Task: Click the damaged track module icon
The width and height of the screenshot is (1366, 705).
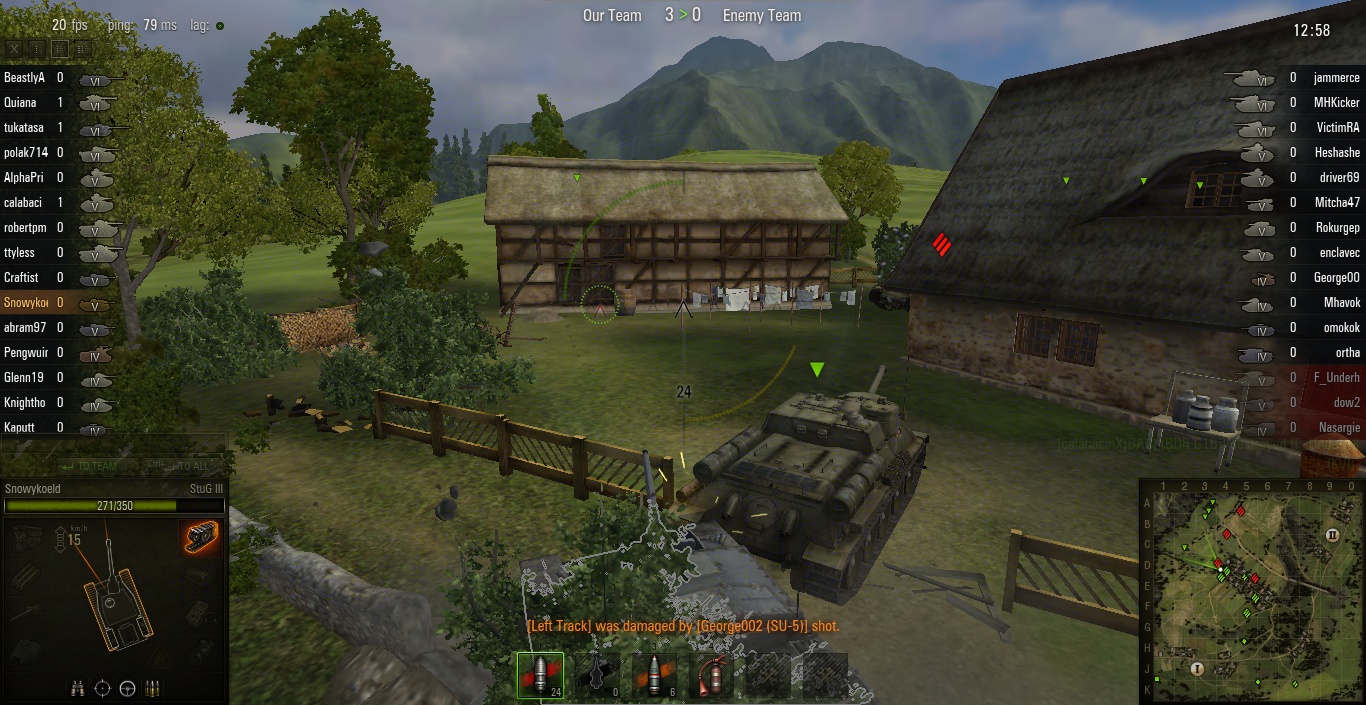Action: [x=201, y=536]
